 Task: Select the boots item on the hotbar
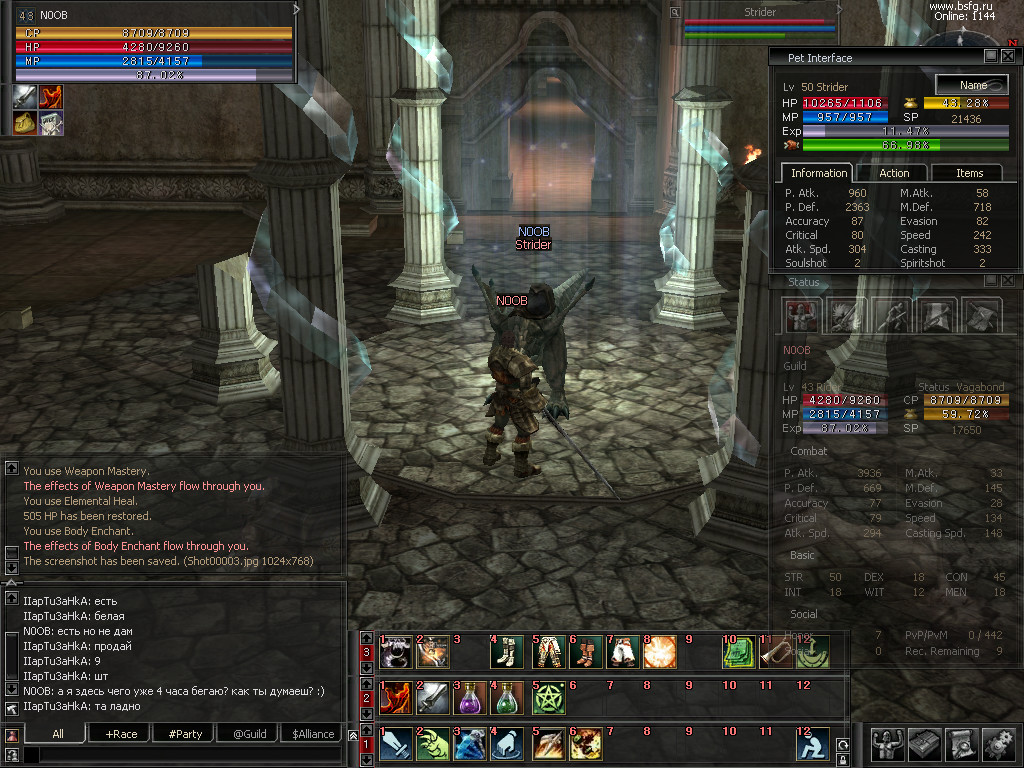pos(508,652)
